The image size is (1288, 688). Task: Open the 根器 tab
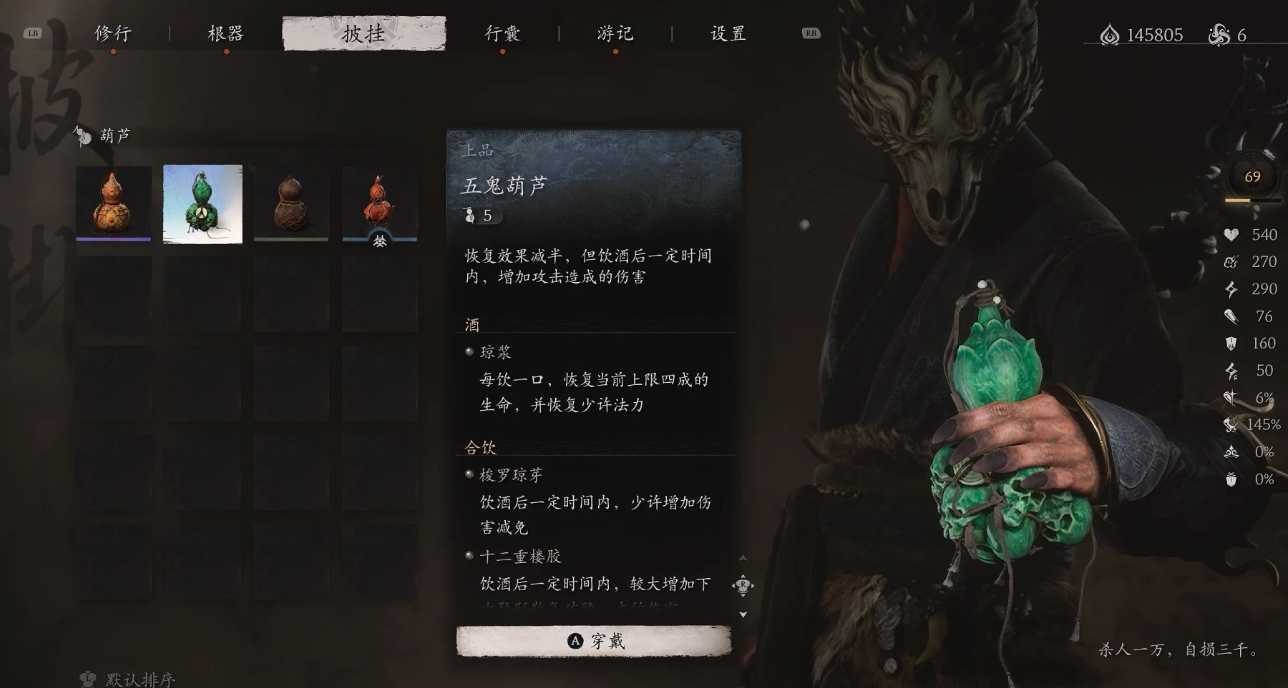(x=226, y=34)
